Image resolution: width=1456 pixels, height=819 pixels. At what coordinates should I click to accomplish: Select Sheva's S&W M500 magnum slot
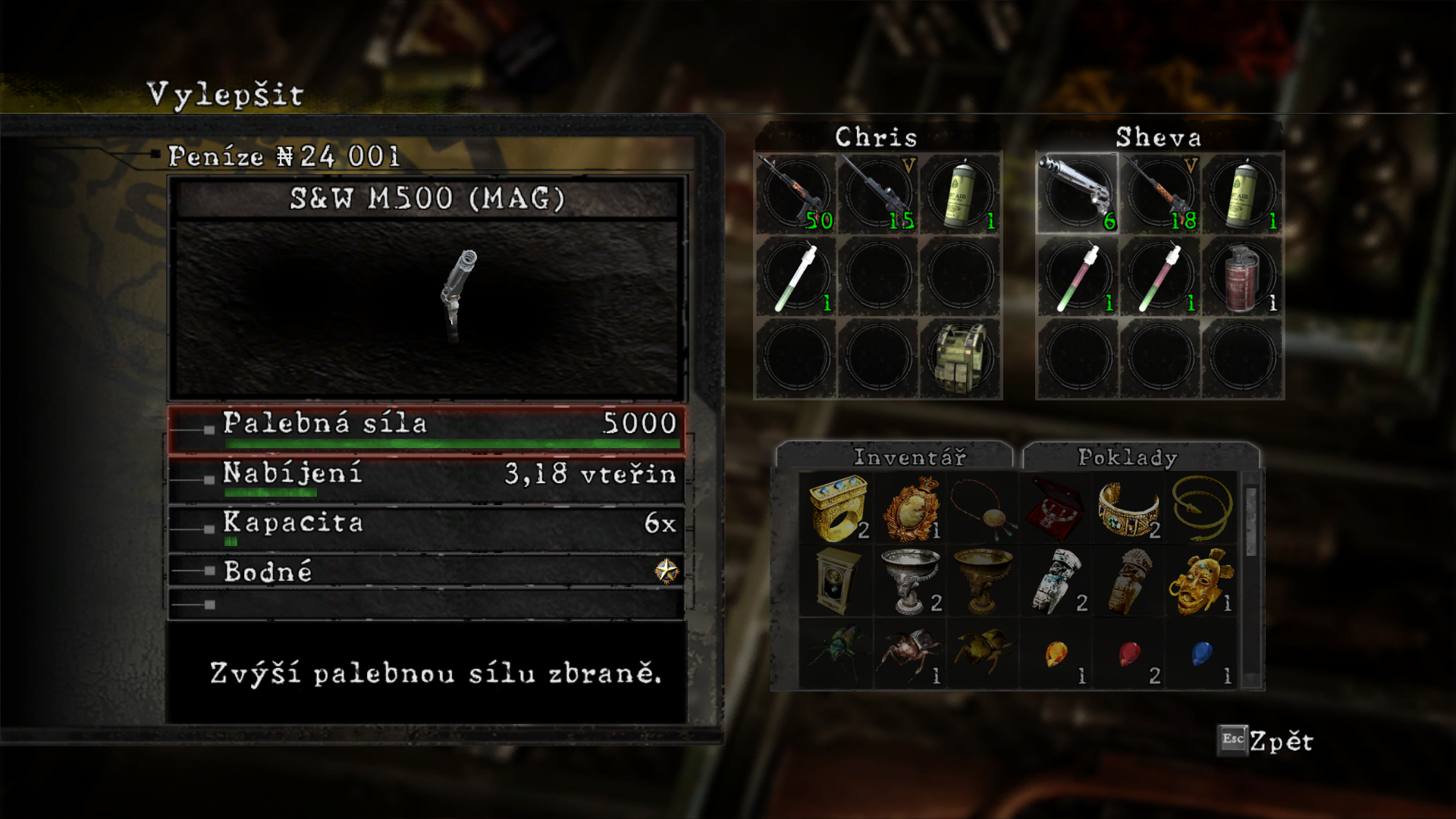point(1077,193)
